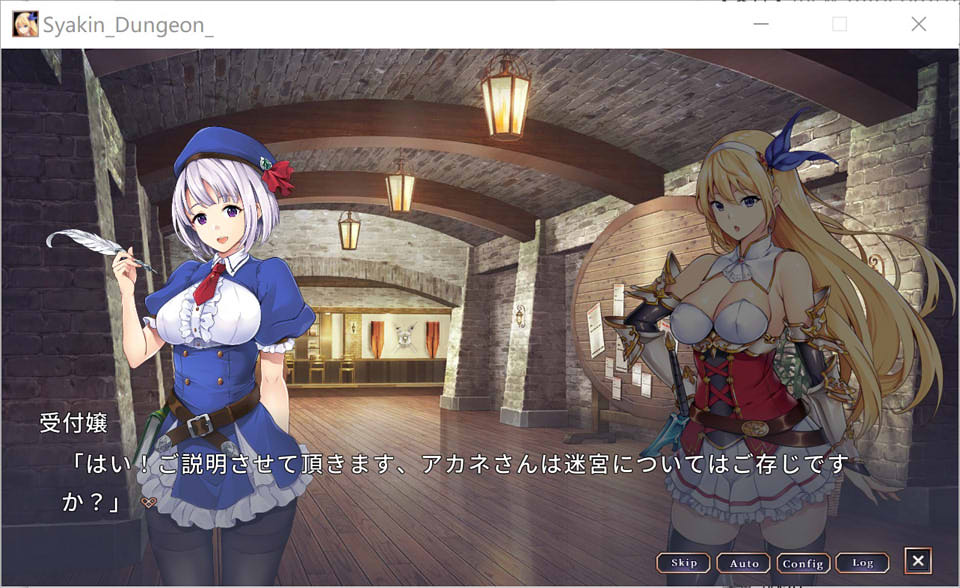The width and height of the screenshot is (960, 588).
Task: Click the Skip button
Action: pyautogui.click(x=684, y=563)
